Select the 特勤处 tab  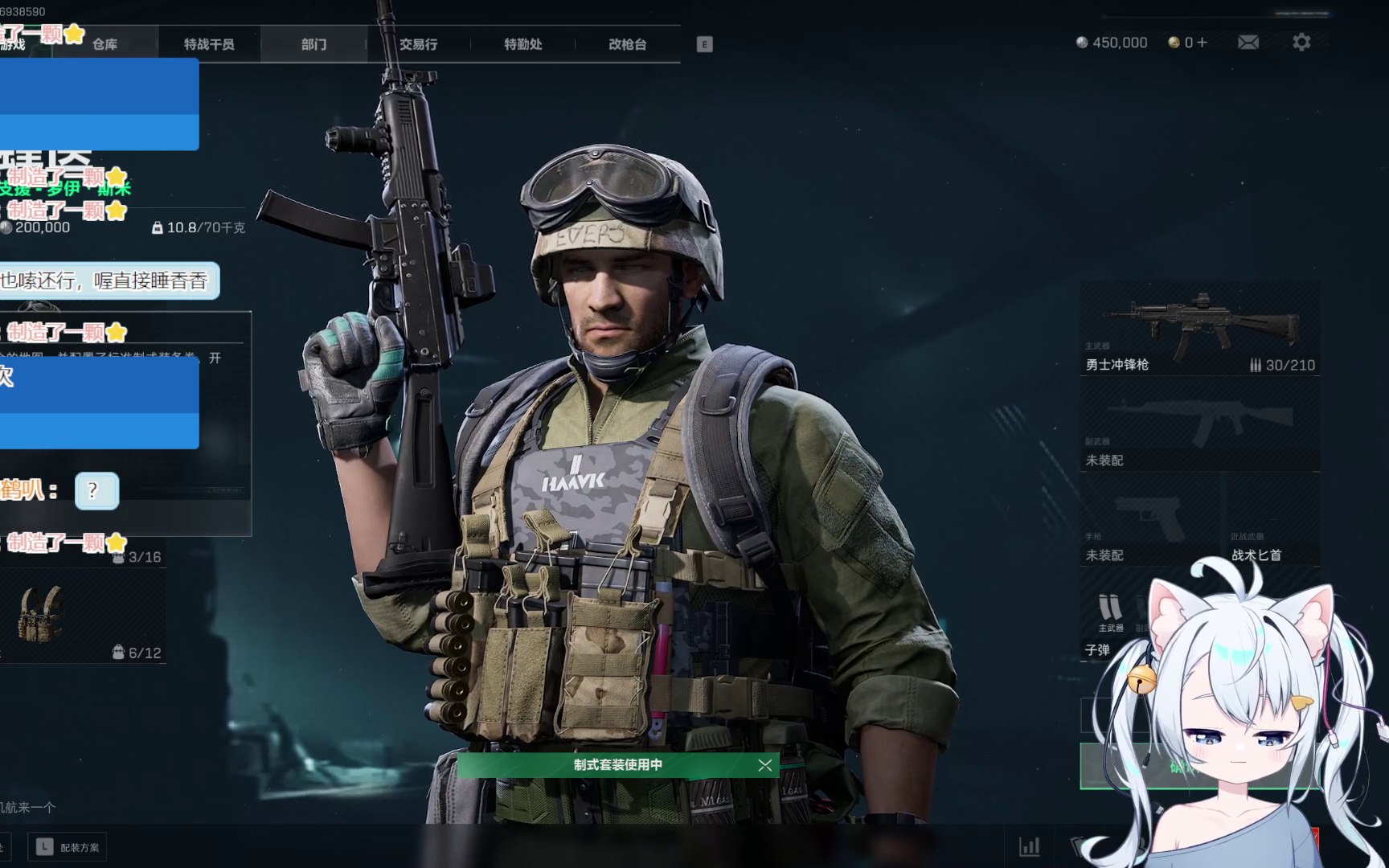pyautogui.click(x=522, y=44)
